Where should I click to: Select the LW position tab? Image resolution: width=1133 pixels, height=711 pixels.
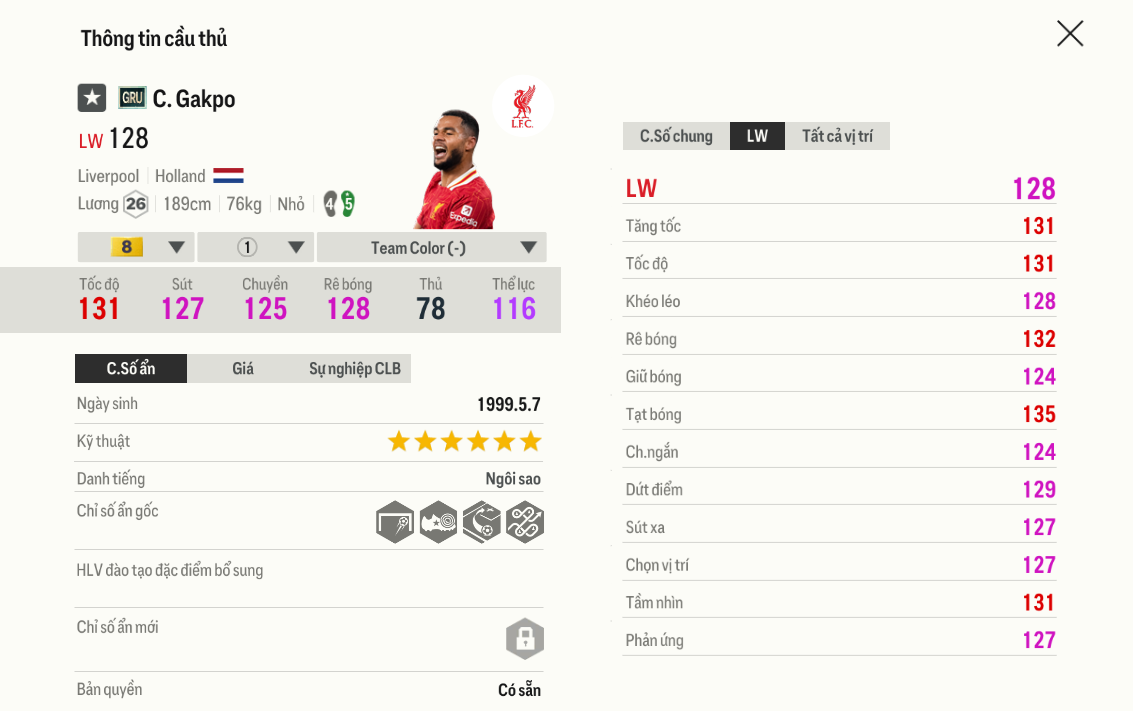[757, 136]
